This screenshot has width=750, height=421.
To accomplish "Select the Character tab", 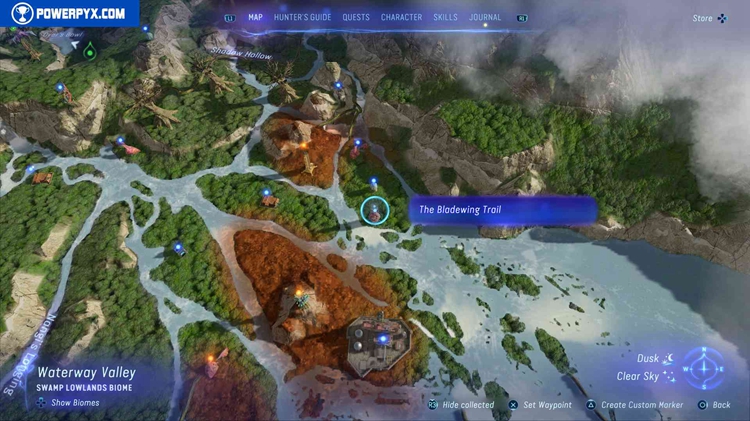I will point(401,17).
